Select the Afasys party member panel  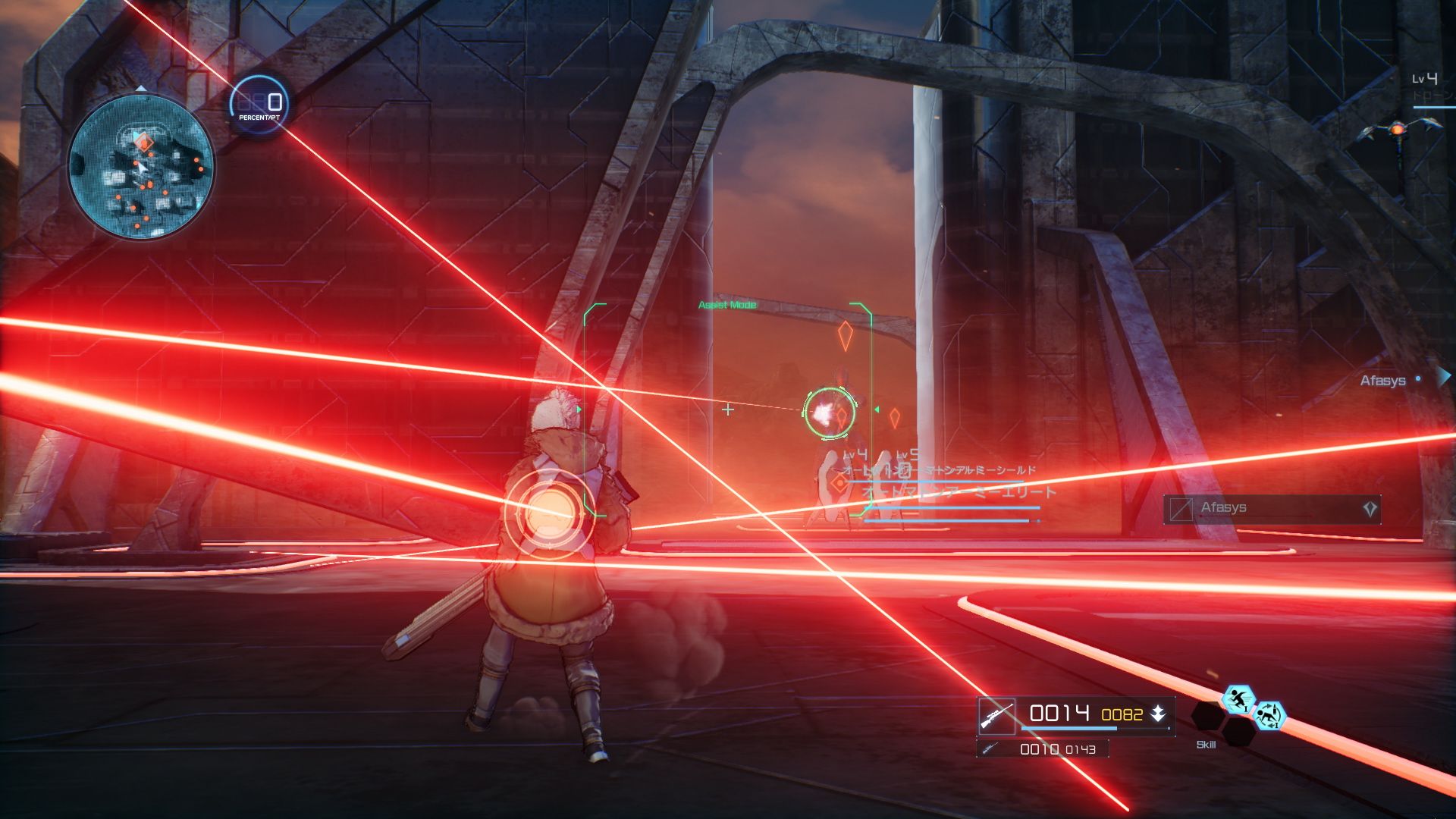pyautogui.click(x=1272, y=509)
